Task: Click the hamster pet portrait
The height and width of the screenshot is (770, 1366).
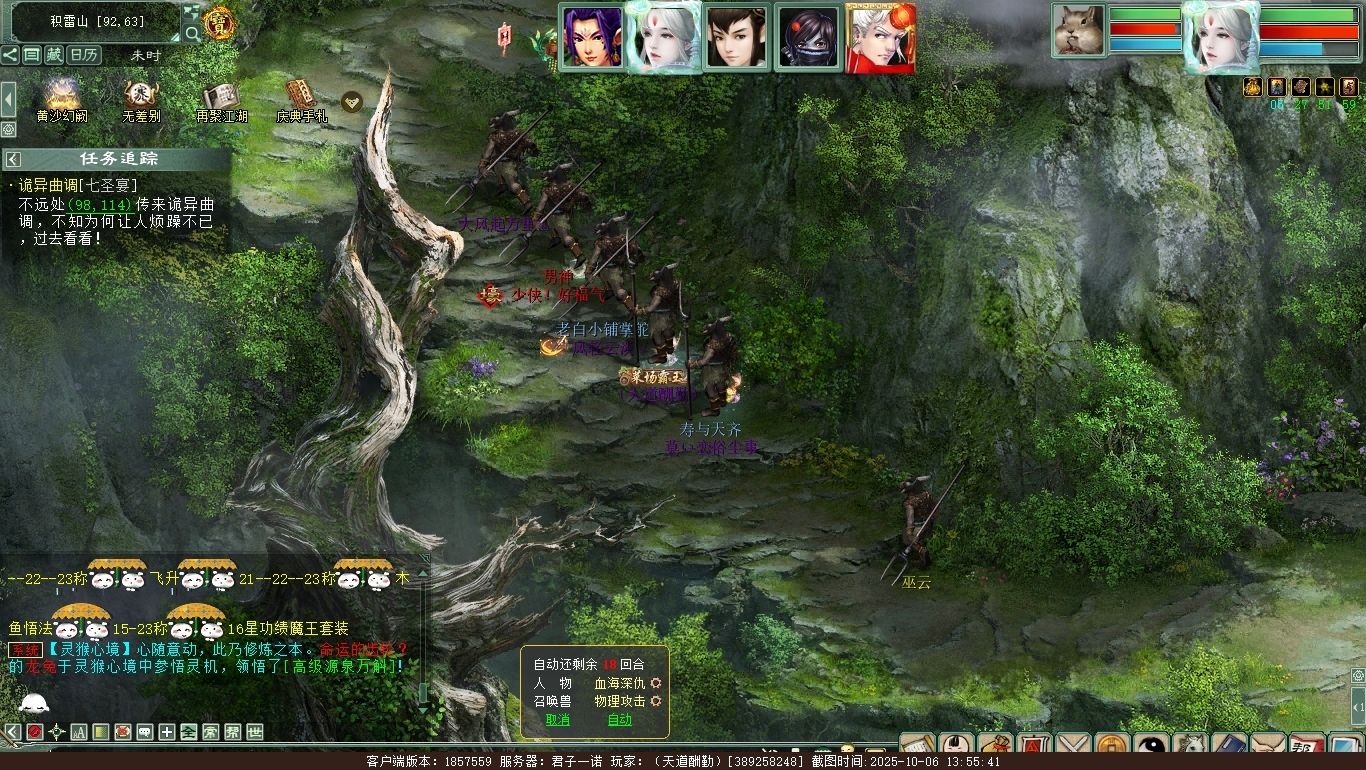Action: (x=1079, y=31)
